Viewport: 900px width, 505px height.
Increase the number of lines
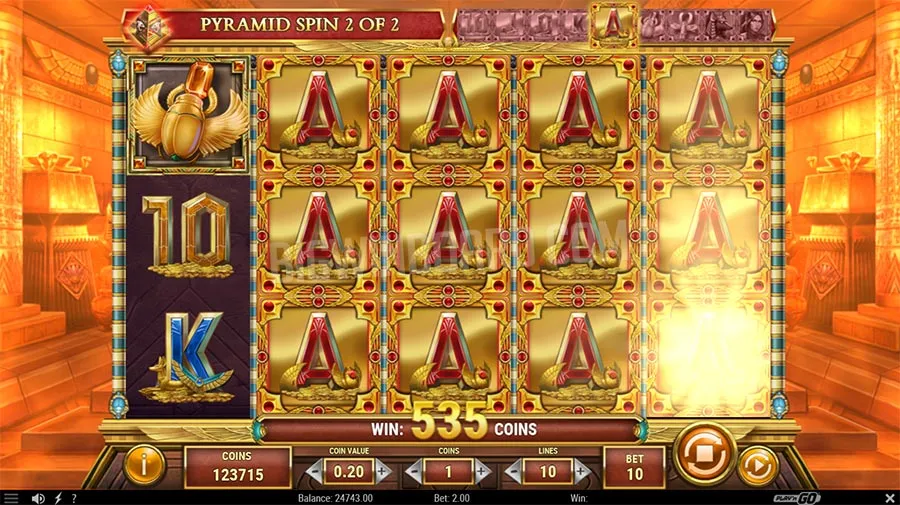pyautogui.click(x=583, y=470)
